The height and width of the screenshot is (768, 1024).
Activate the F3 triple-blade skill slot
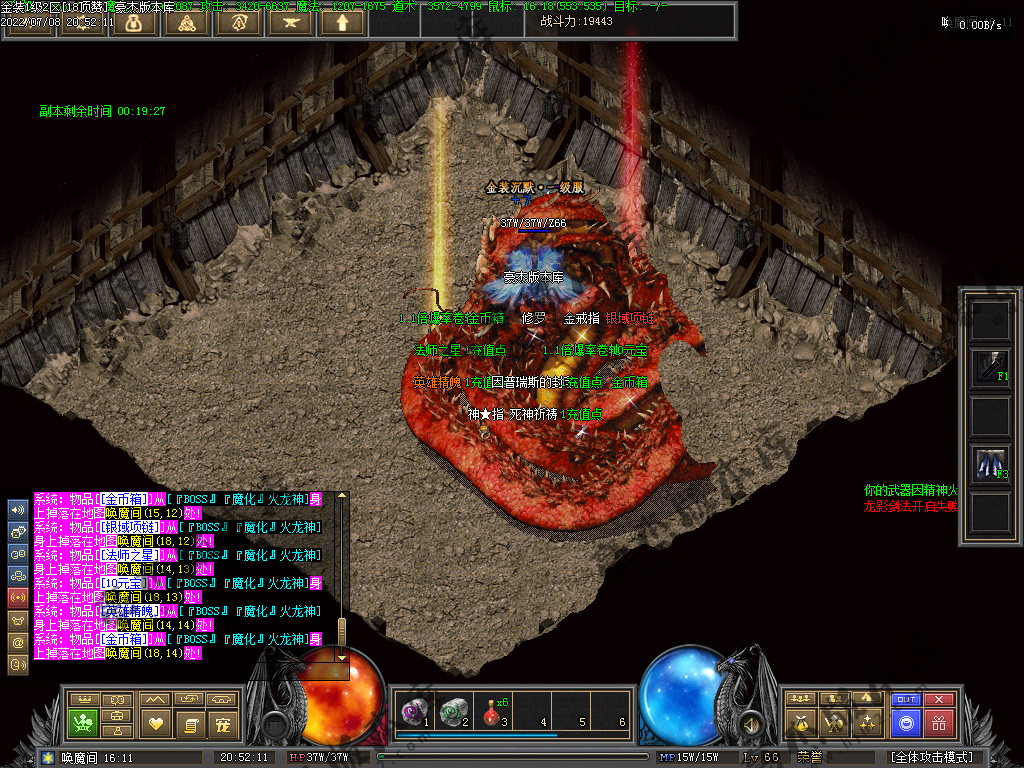pyautogui.click(x=991, y=463)
